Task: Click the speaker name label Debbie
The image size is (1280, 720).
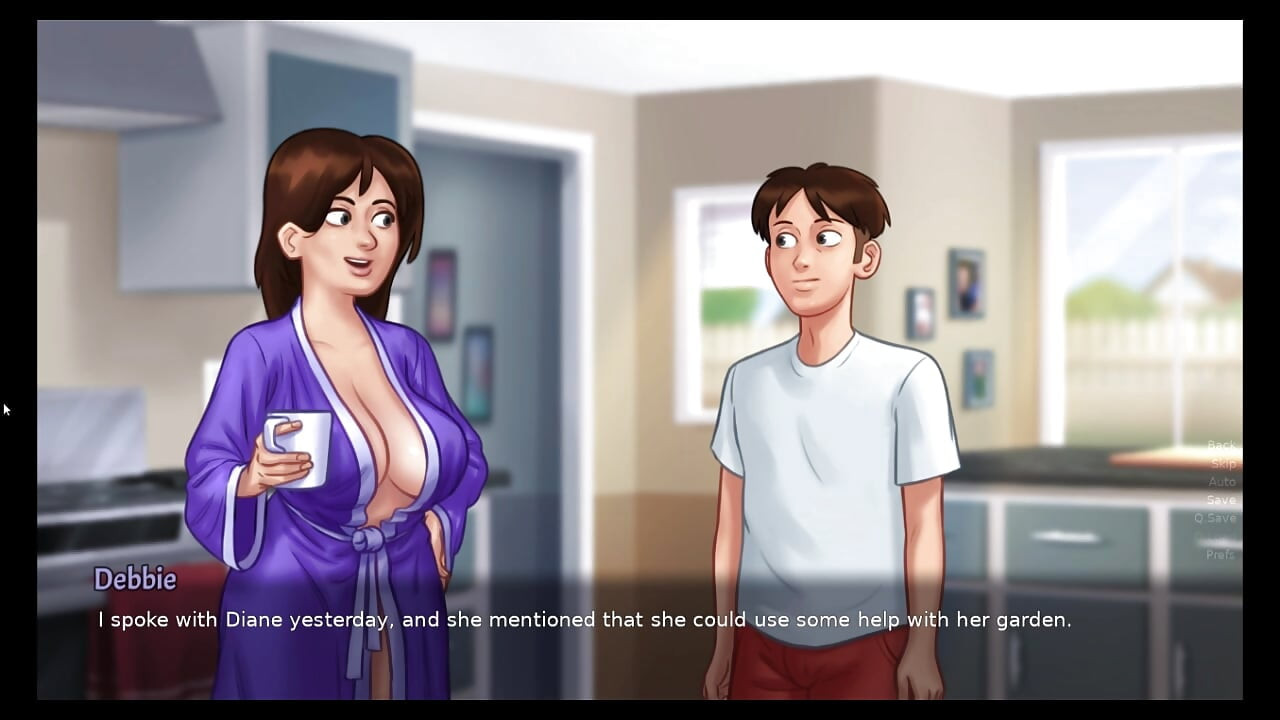Action: pyautogui.click(x=135, y=579)
